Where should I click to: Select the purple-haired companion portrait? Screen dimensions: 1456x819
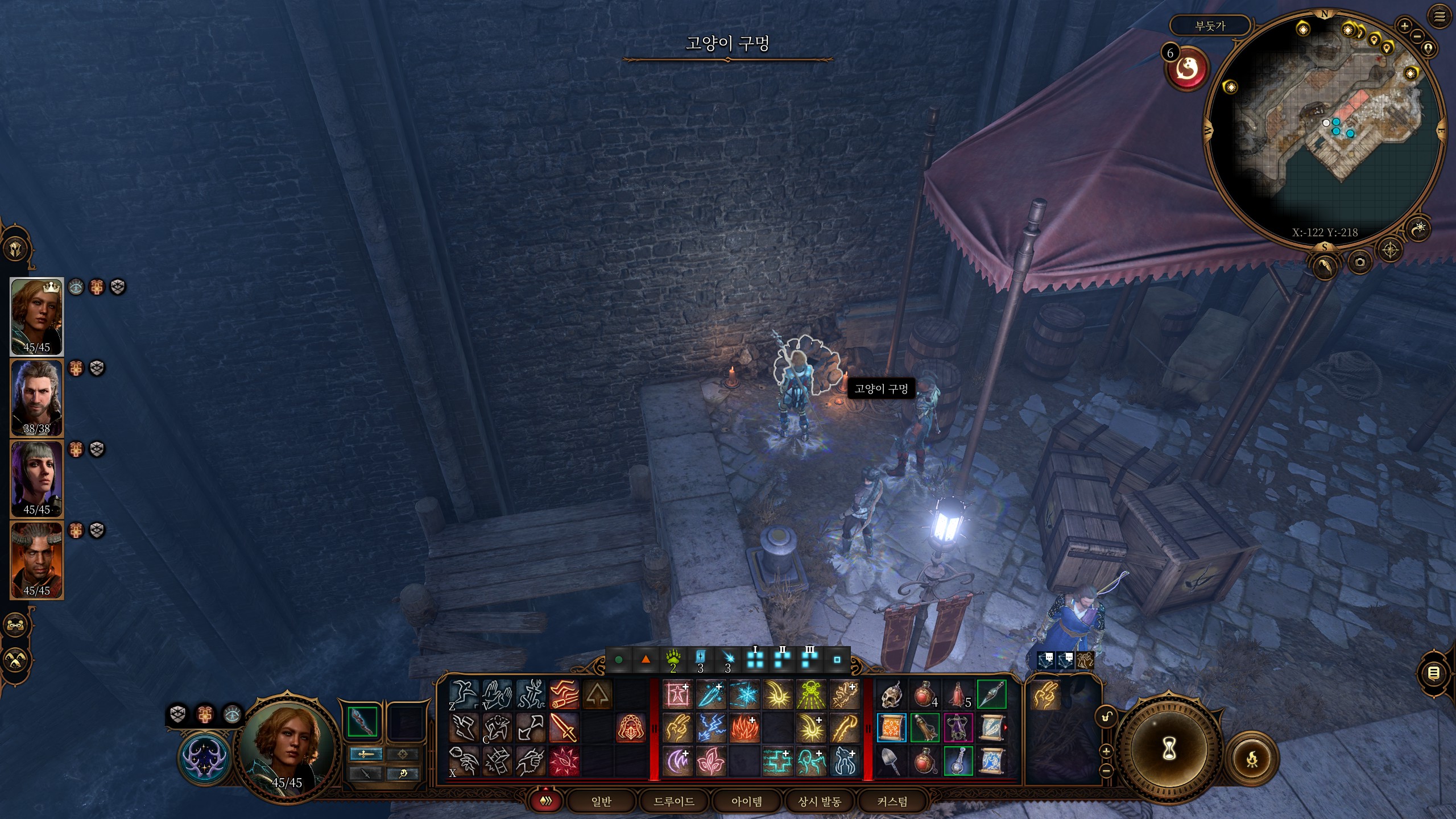point(36,479)
